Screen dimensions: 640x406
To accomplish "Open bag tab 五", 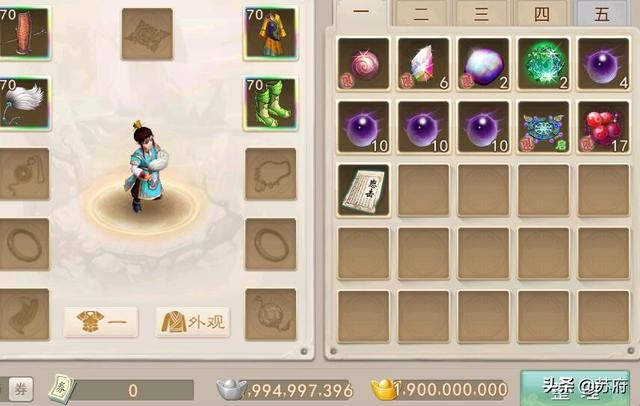I will 602,13.
